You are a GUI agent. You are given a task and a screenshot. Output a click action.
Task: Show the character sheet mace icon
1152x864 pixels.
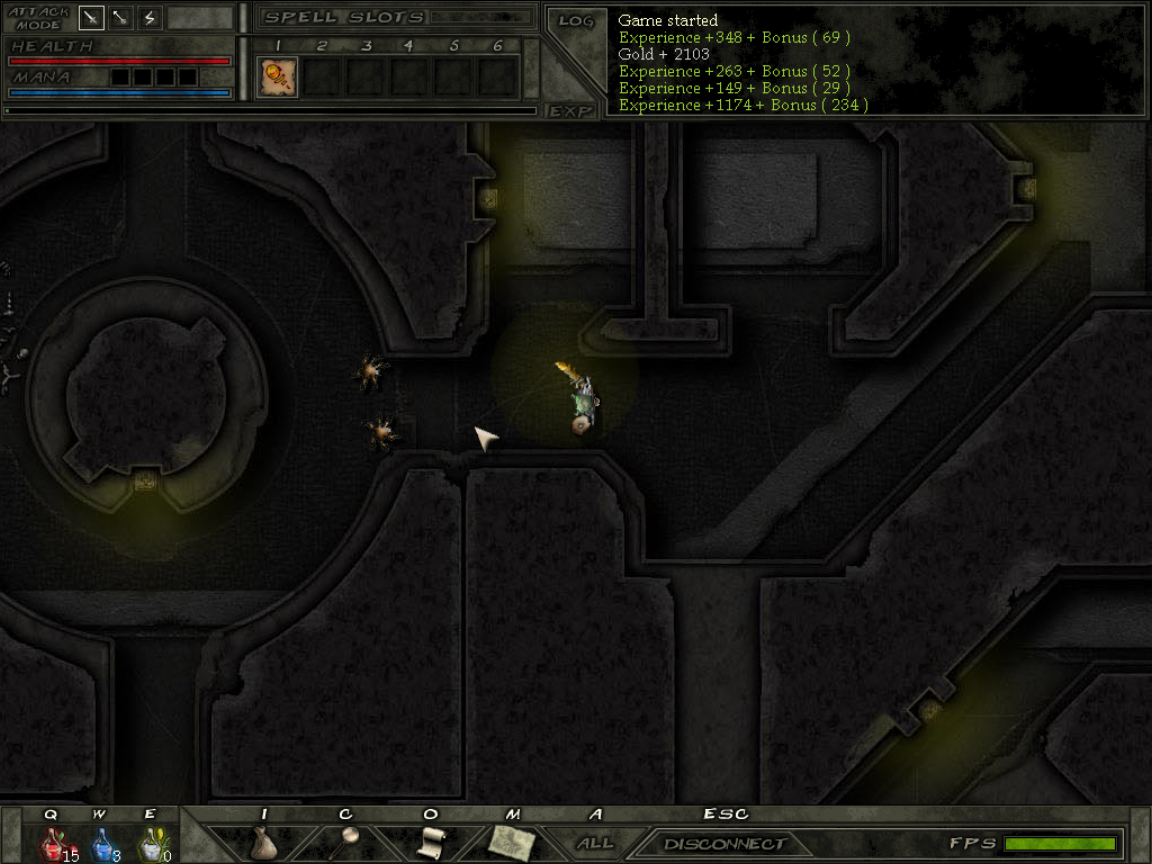346,843
